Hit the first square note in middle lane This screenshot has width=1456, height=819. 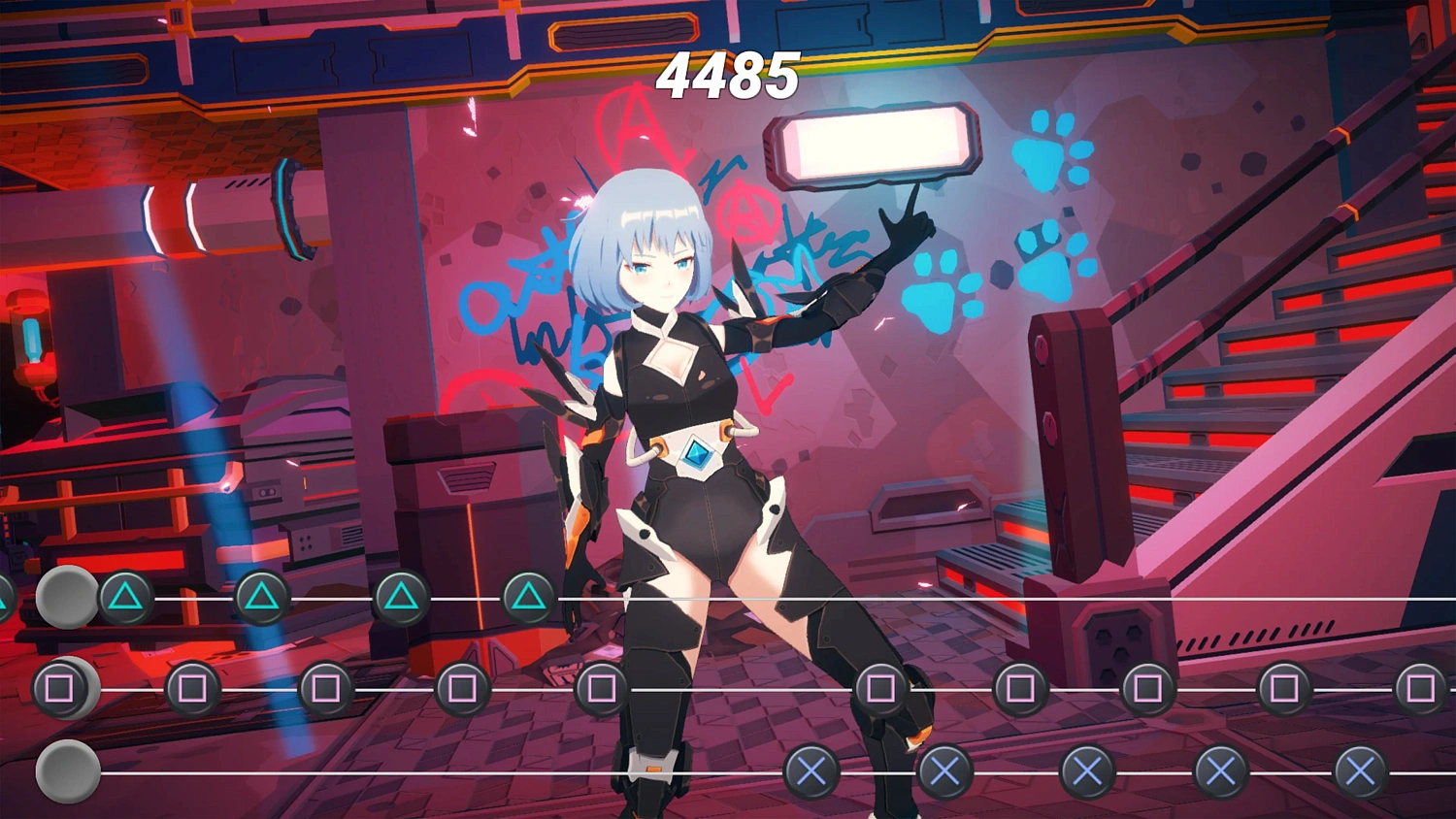(58, 689)
